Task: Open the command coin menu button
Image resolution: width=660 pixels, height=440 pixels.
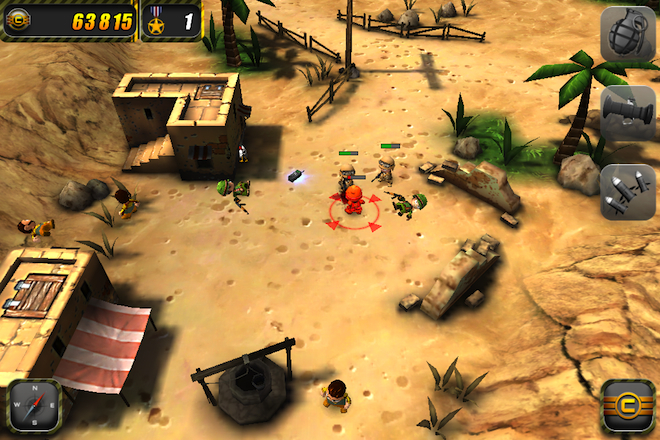Action: click(x=627, y=405)
